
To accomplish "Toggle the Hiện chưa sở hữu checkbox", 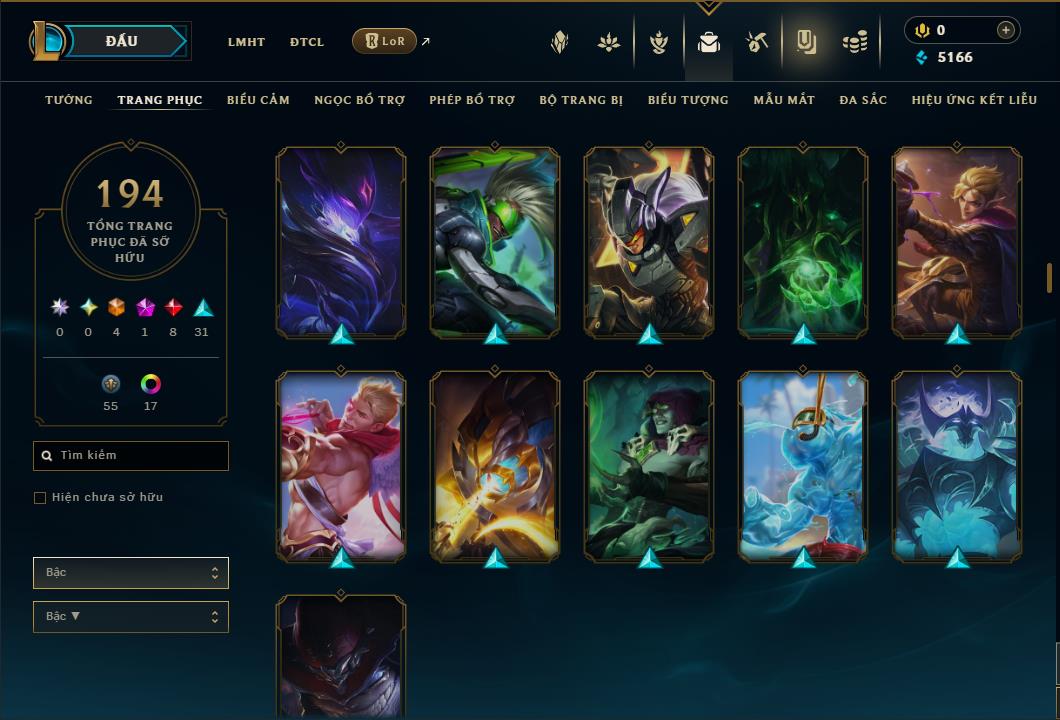I will (40, 498).
